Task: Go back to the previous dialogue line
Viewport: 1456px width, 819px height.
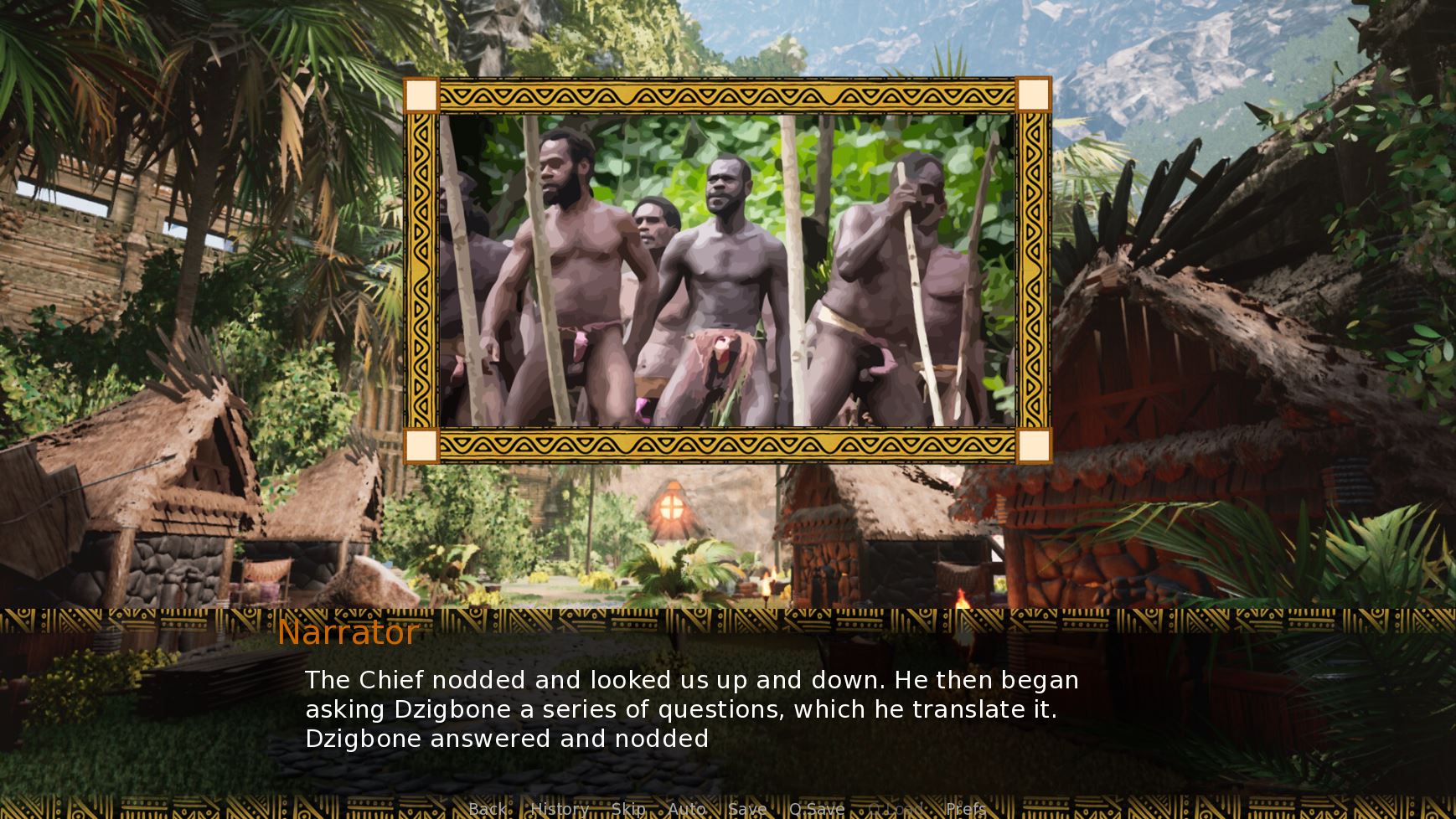Action: [488, 809]
